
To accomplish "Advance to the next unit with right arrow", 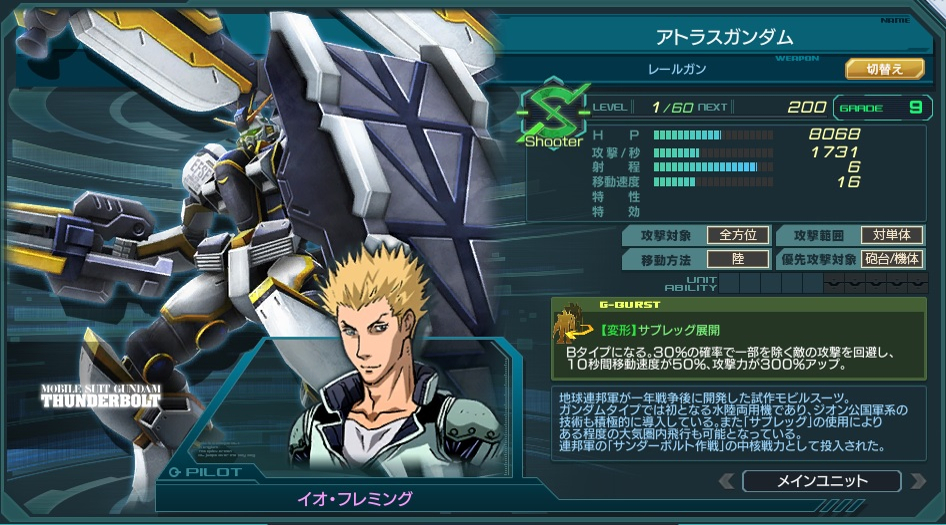I will (x=917, y=482).
